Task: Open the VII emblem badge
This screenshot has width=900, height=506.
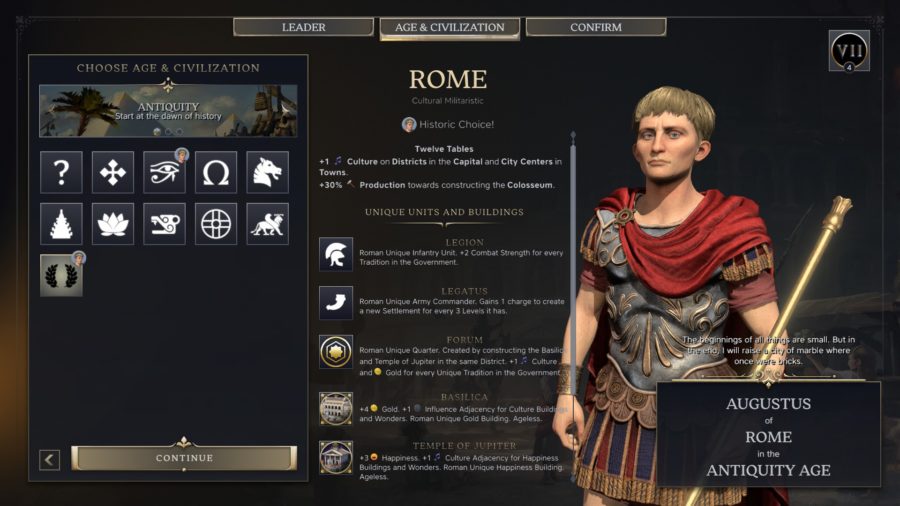Action: [x=849, y=50]
